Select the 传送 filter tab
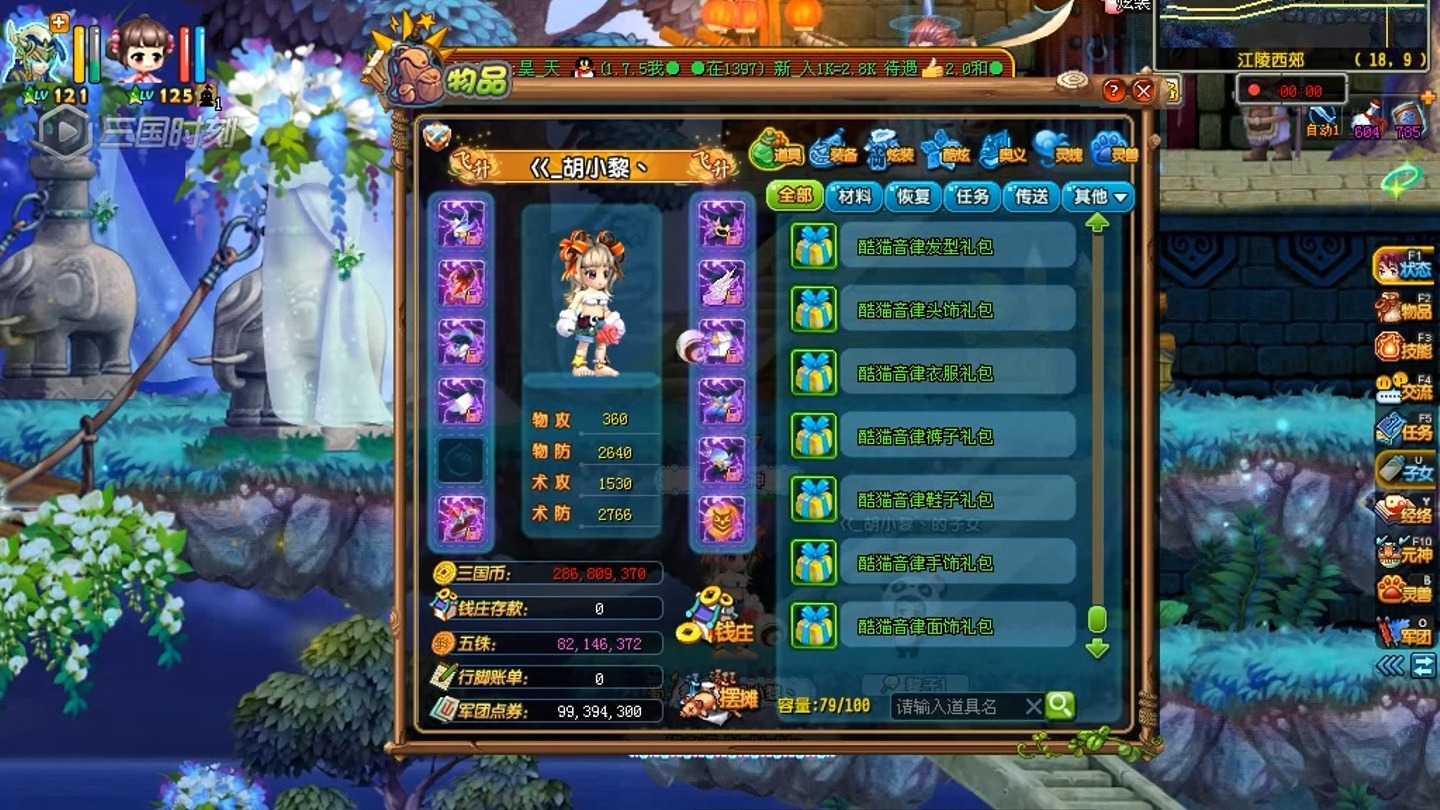 click(x=1031, y=196)
